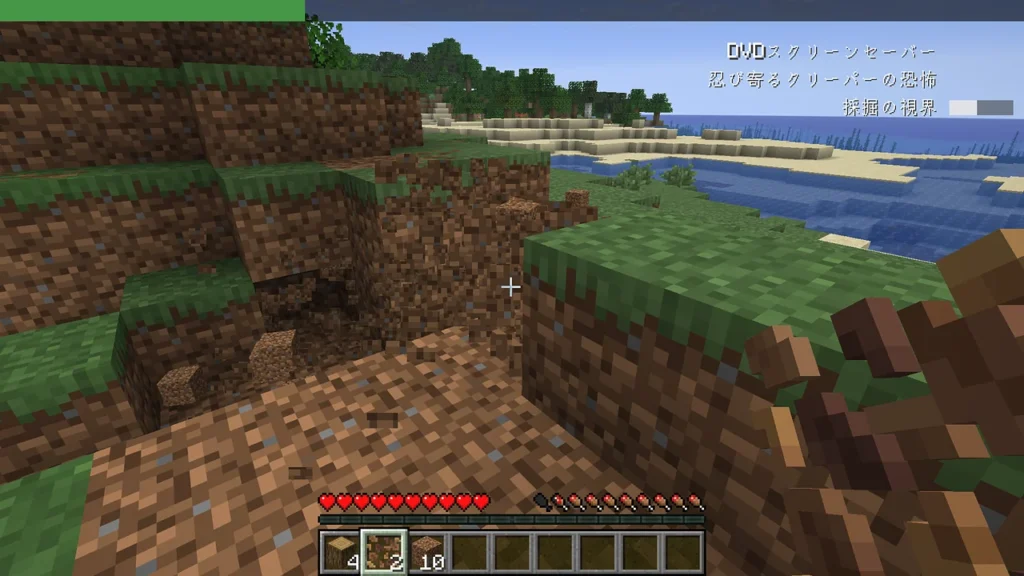The width and height of the screenshot is (1024, 576).
Task: Select the oak log stack of 4
Action: [x=340, y=551]
